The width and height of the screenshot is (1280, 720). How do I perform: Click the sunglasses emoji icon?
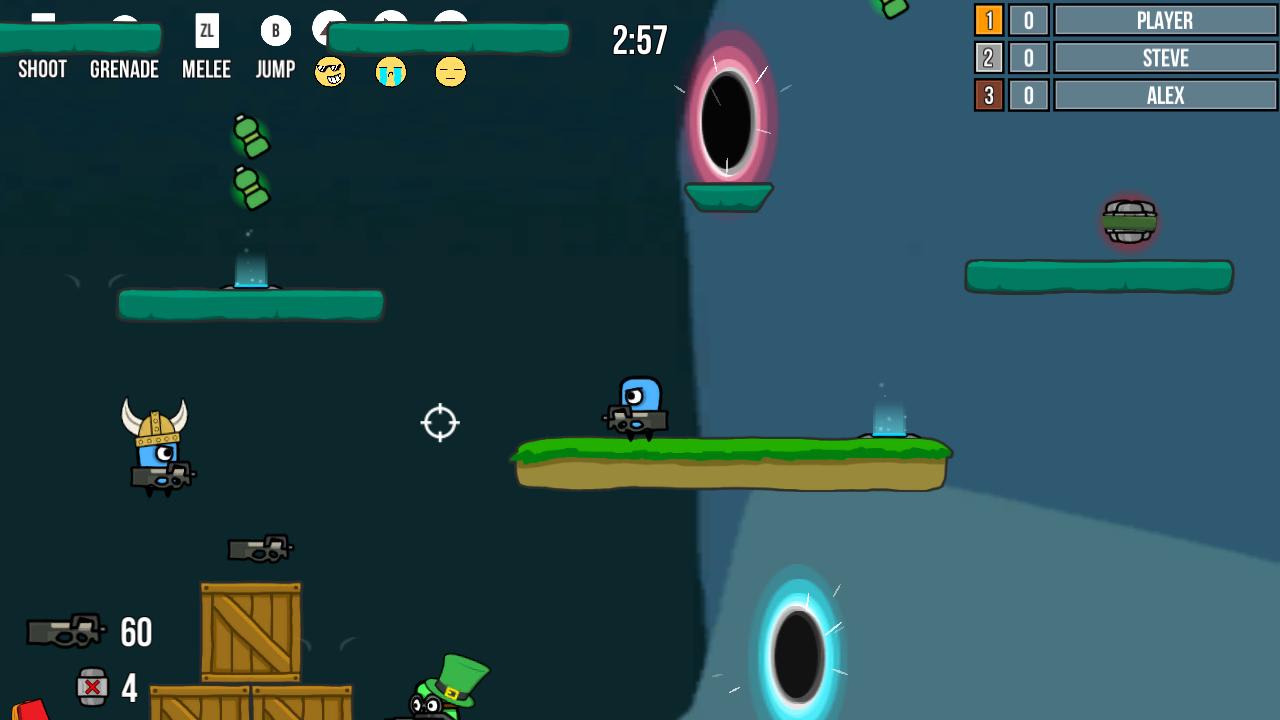click(330, 72)
